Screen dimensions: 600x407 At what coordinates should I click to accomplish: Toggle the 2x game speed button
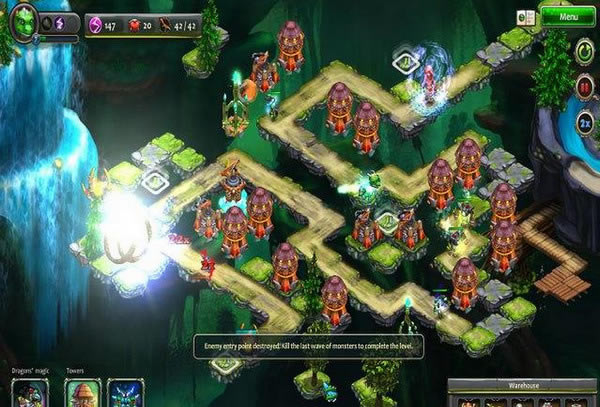click(584, 123)
